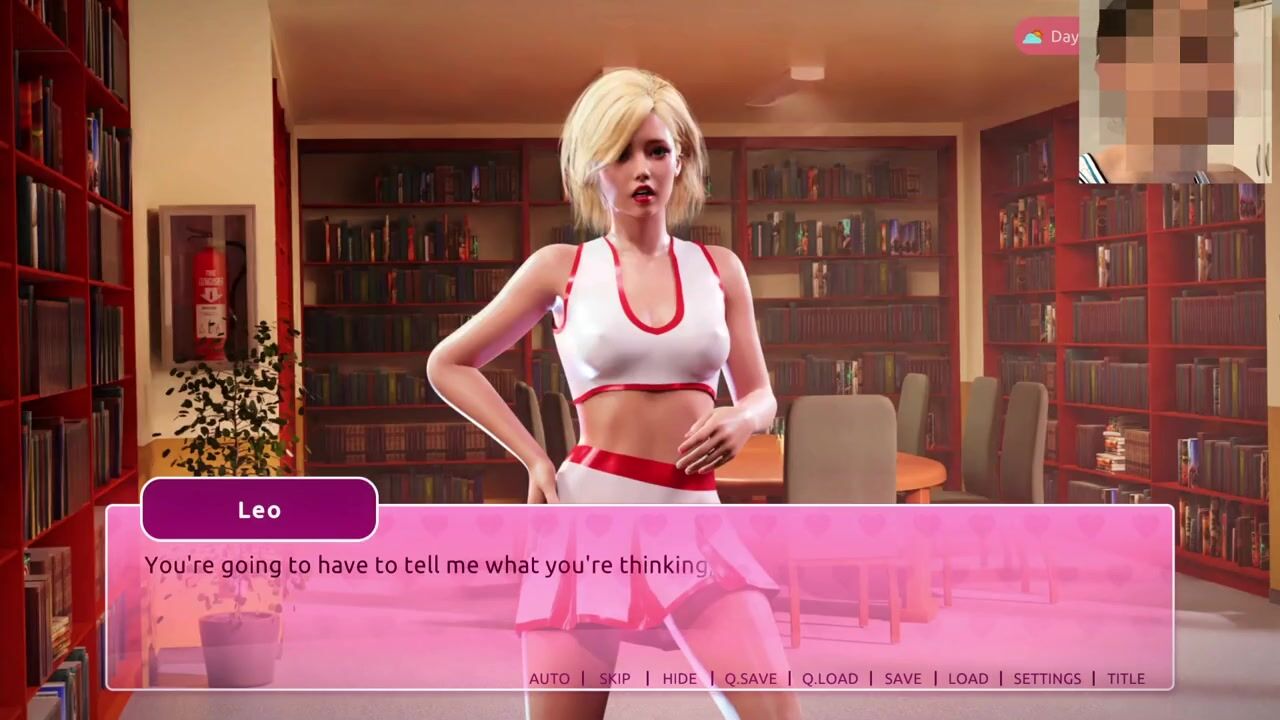Open the SETTINGS screen

pyautogui.click(x=1047, y=678)
